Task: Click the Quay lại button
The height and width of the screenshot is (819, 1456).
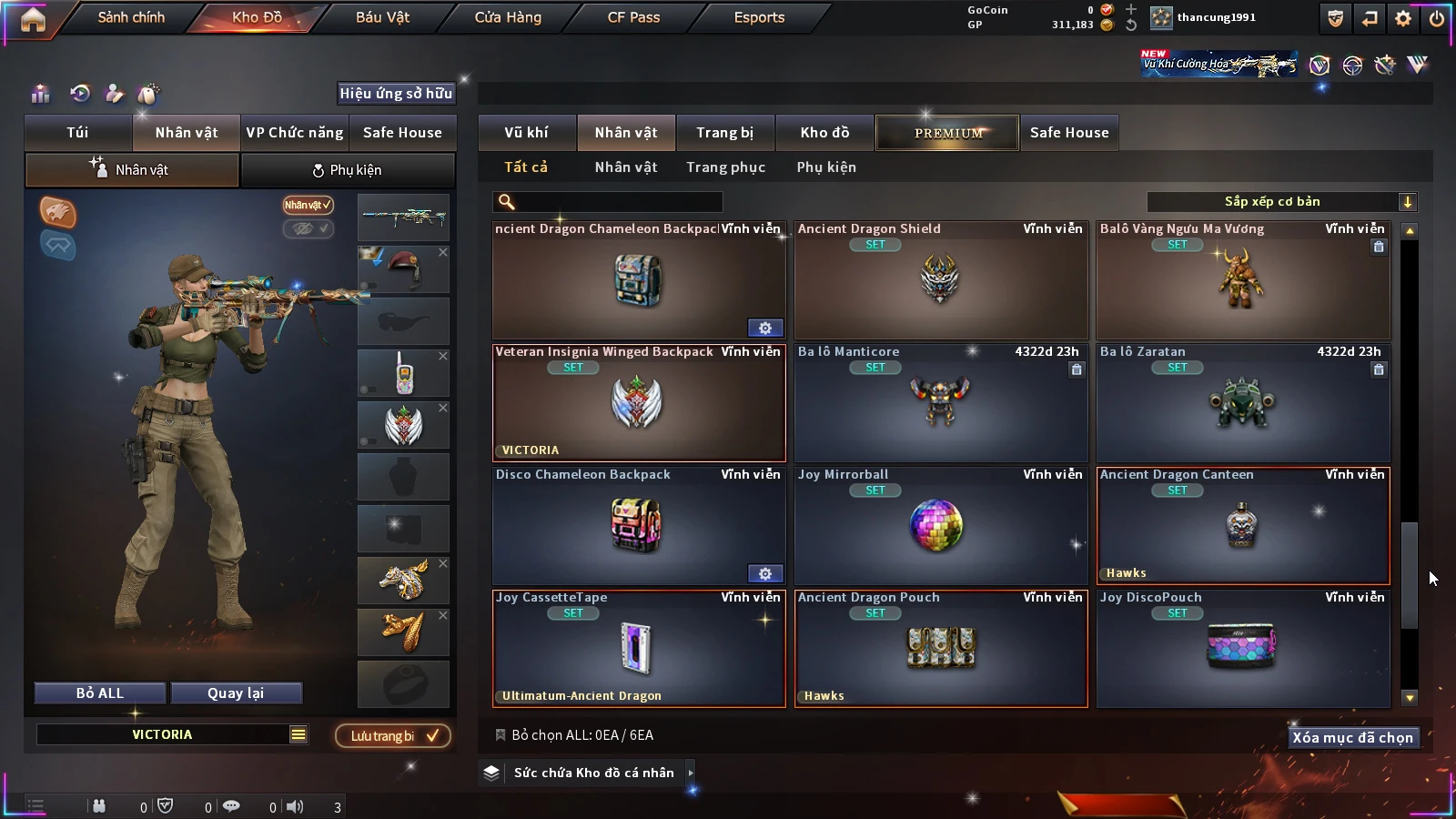Action: coord(236,693)
